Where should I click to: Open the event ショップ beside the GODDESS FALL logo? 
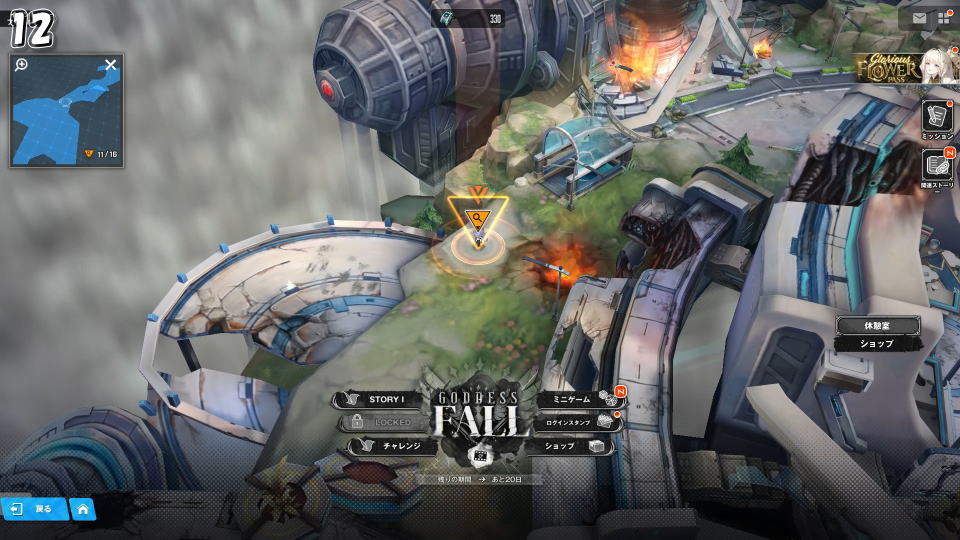click(568, 446)
